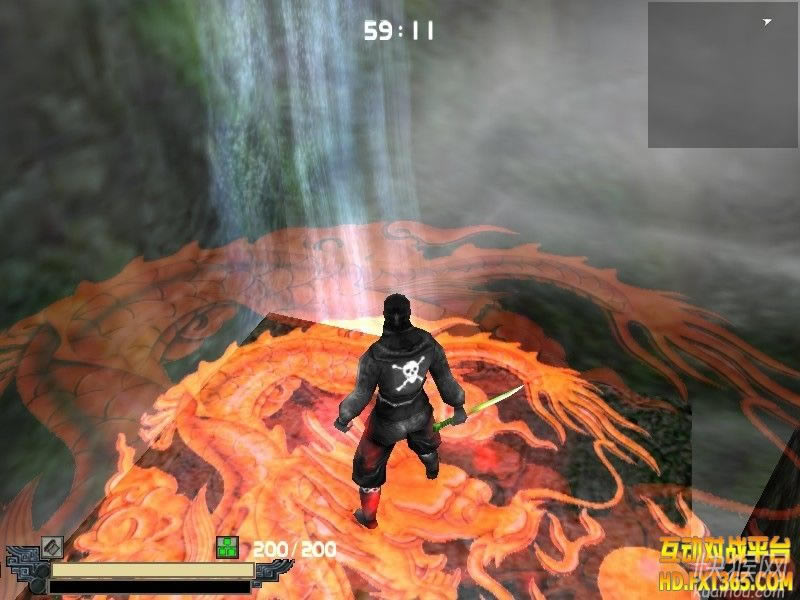
Task: Click the minimap panel
Action: click(722, 75)
